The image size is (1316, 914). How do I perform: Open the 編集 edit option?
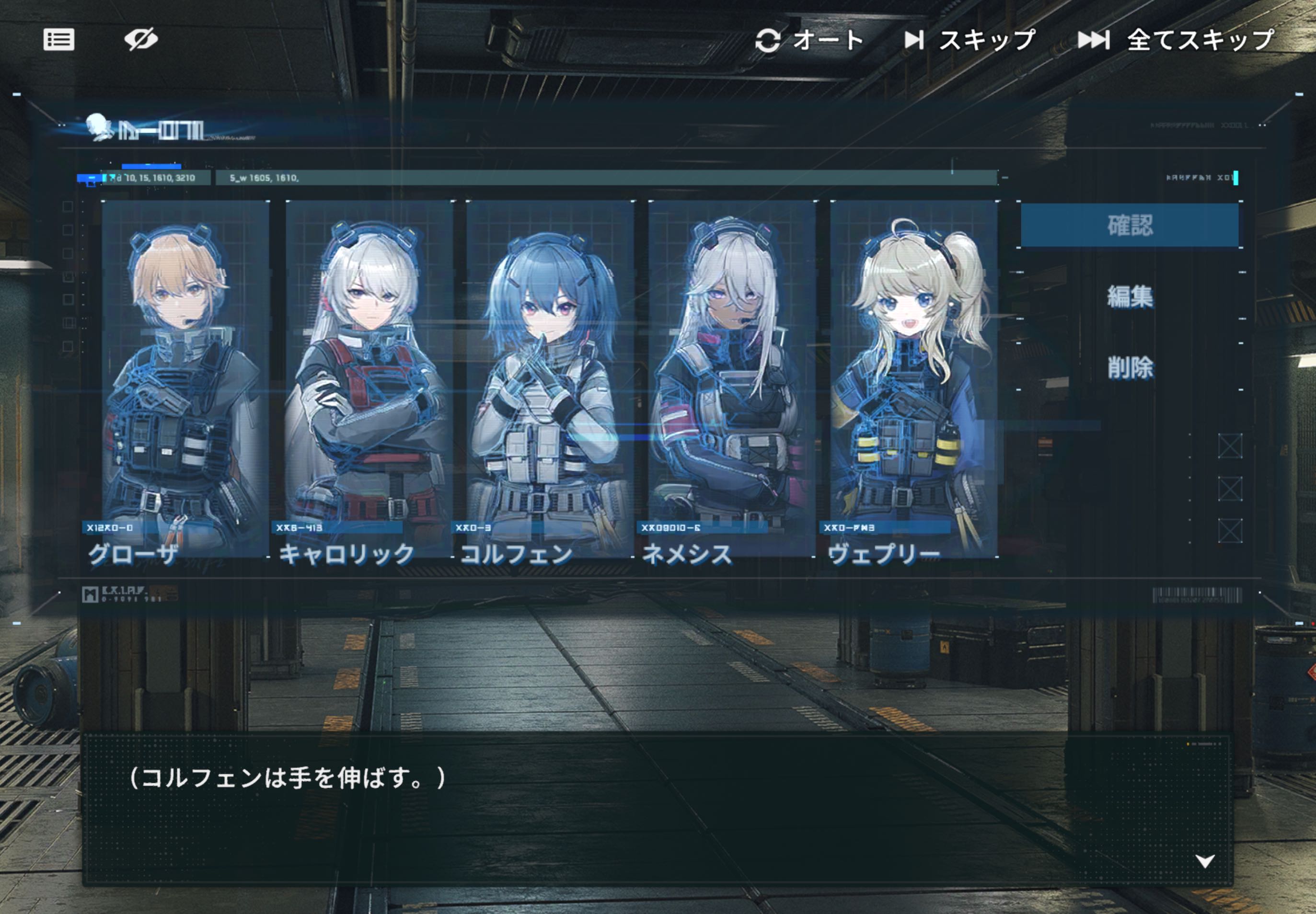(x=1129, y=296)
